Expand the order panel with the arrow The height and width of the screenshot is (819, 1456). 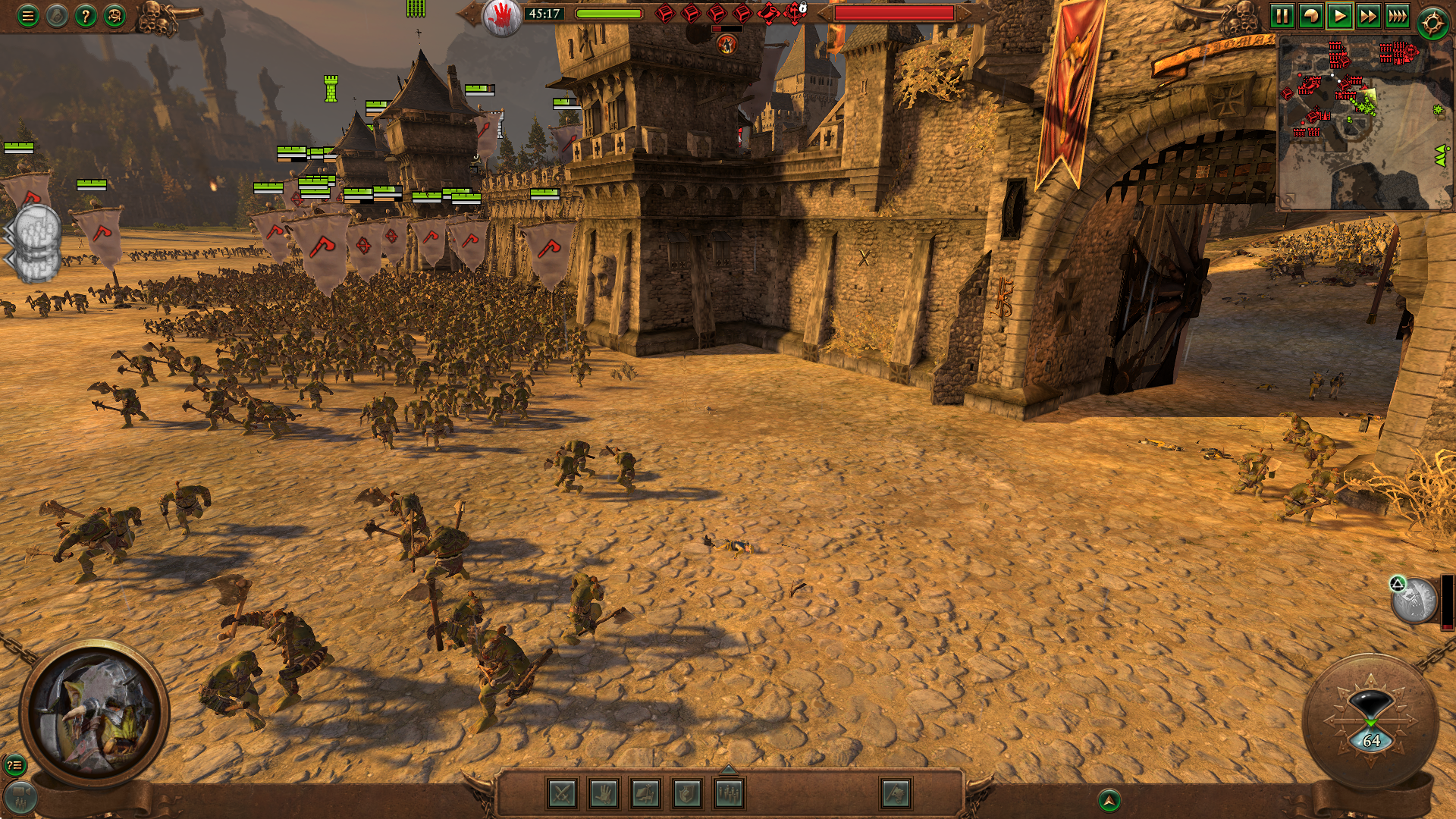coord(728,770)
